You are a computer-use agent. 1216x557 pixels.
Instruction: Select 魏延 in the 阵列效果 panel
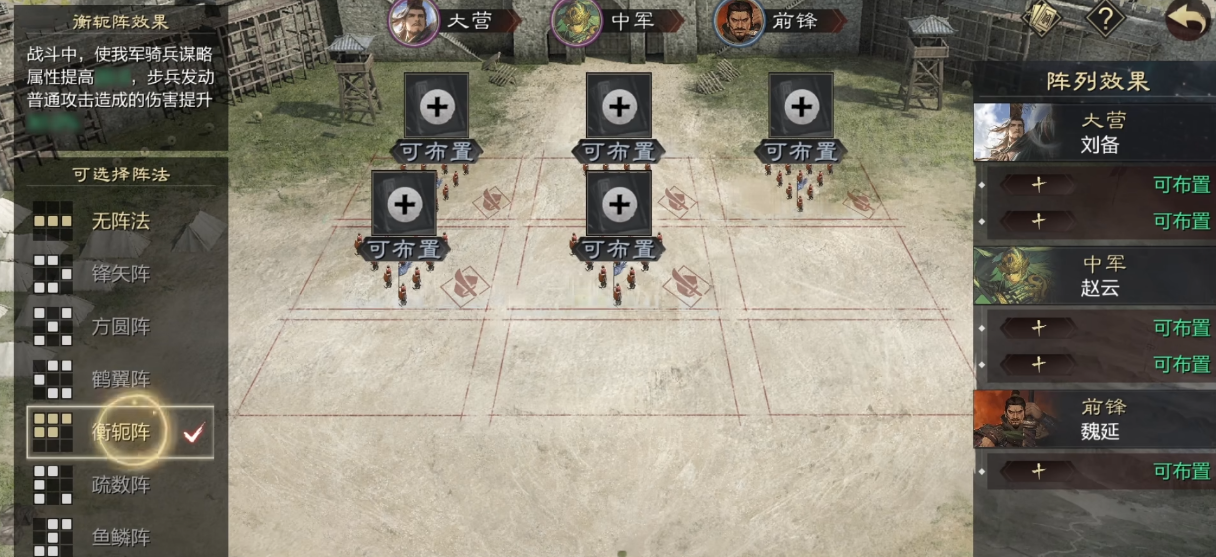tap(1093, 420)
